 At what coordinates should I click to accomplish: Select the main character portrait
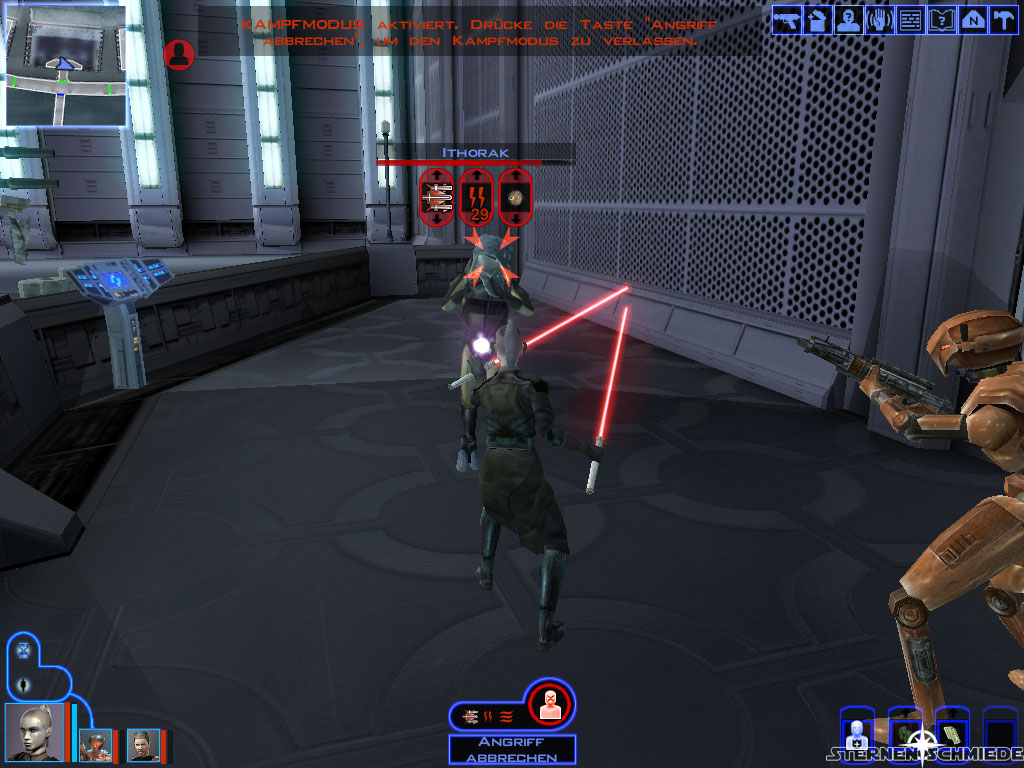pos(34,732)
